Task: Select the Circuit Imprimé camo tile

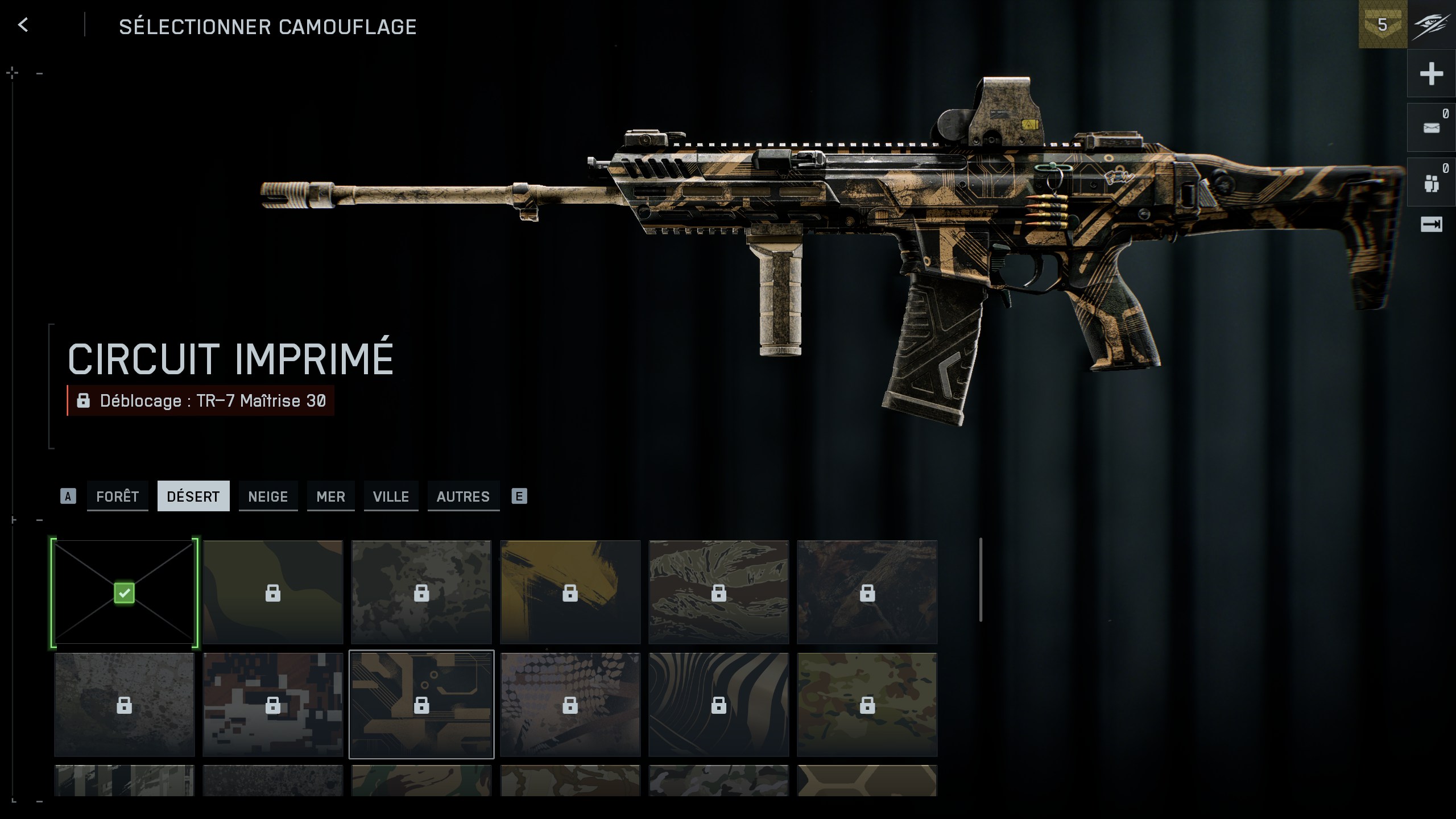Action: click(421, 704)
